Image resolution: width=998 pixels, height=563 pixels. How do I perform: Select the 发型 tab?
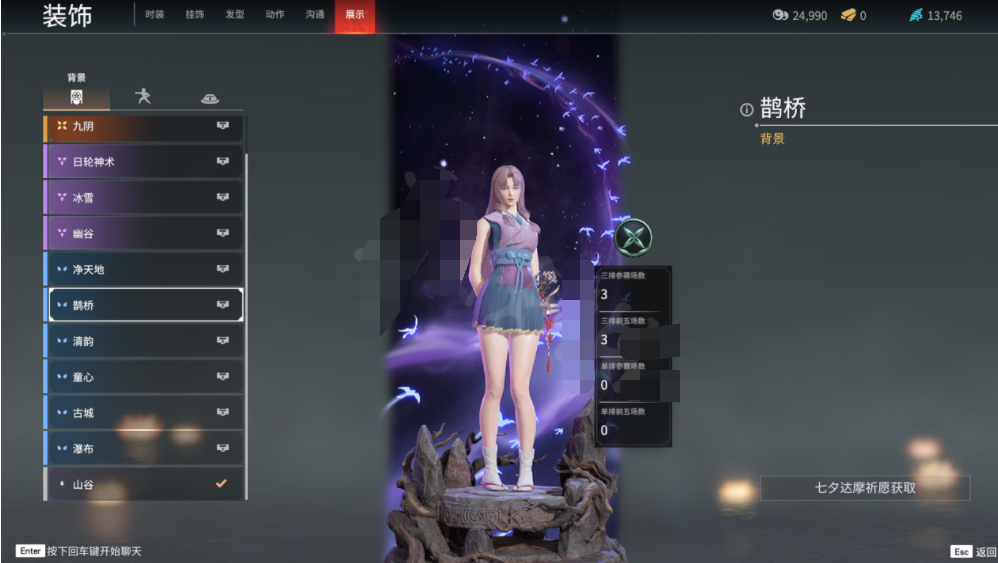(235, 15)
